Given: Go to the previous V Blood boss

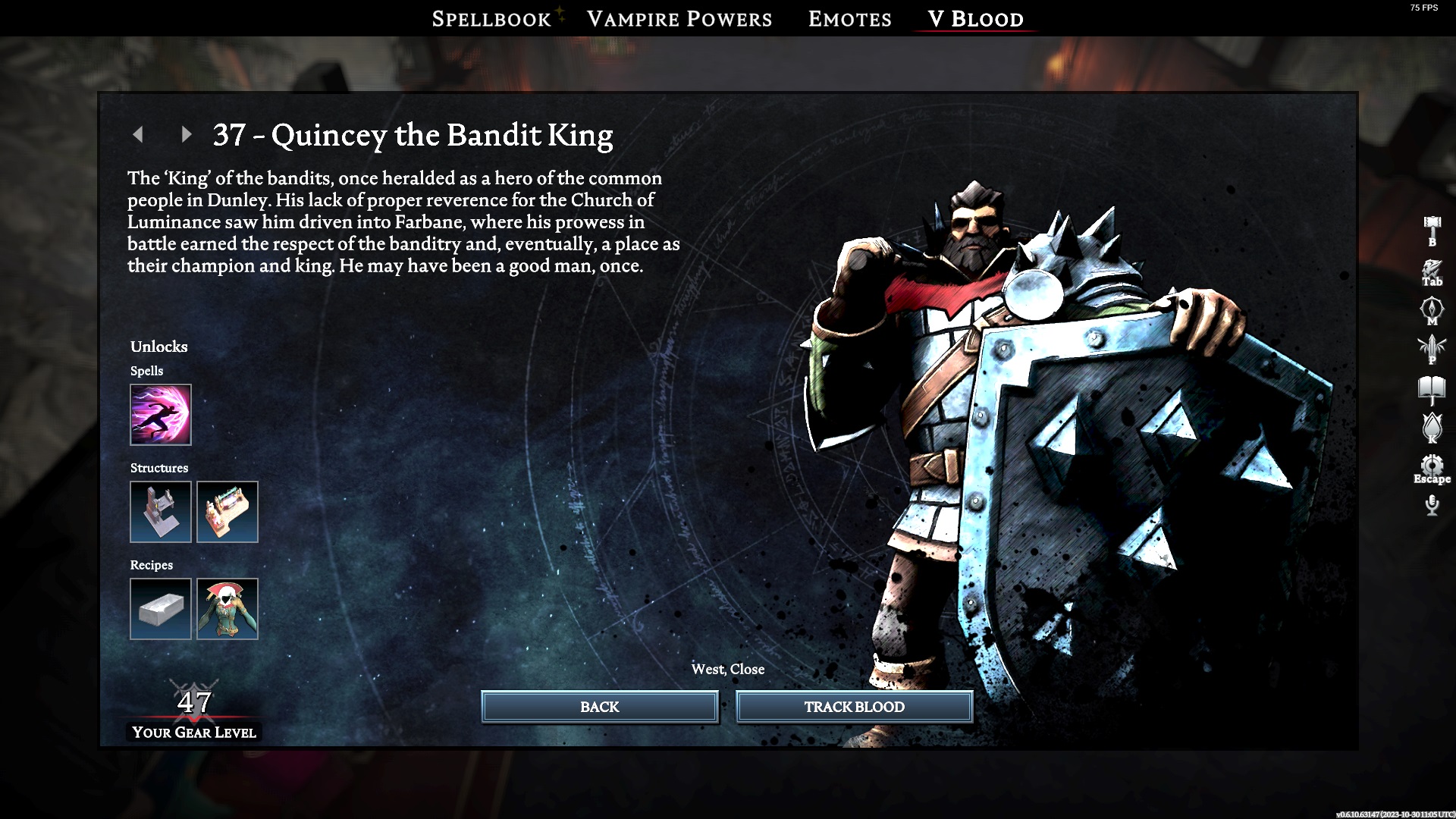Looking at the screenshot, I should (139, 133).
